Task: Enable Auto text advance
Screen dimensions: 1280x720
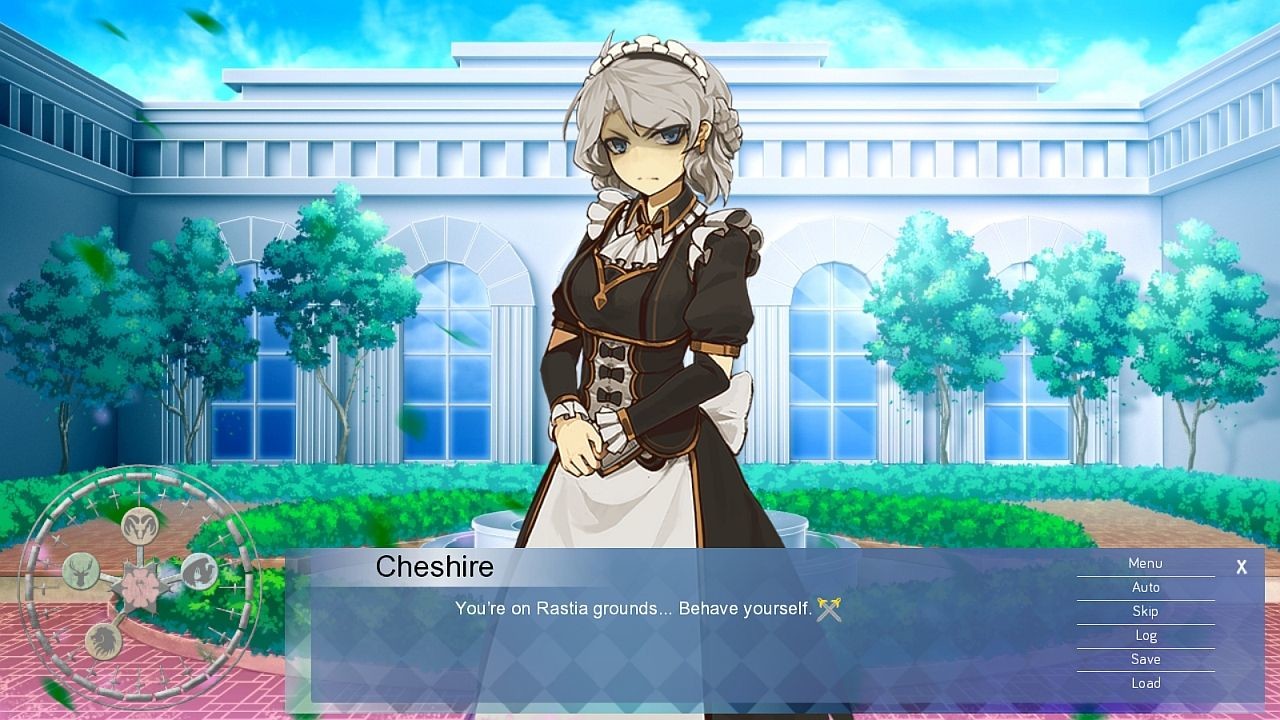Action: point(1145,588)
